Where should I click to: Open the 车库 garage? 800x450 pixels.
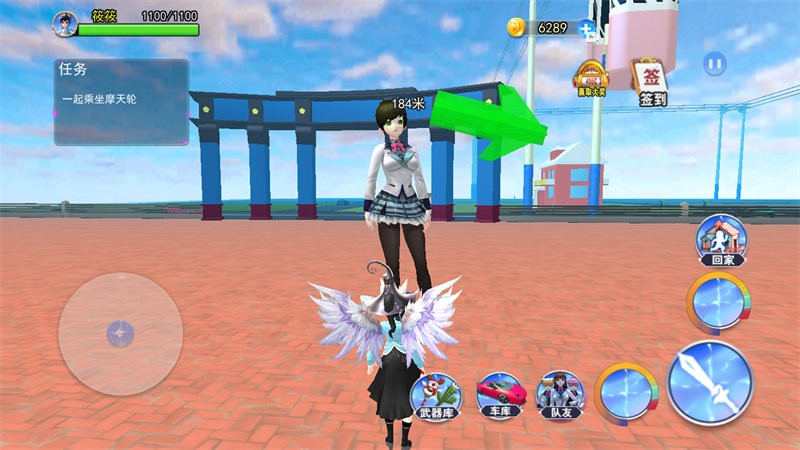(497, 392)
